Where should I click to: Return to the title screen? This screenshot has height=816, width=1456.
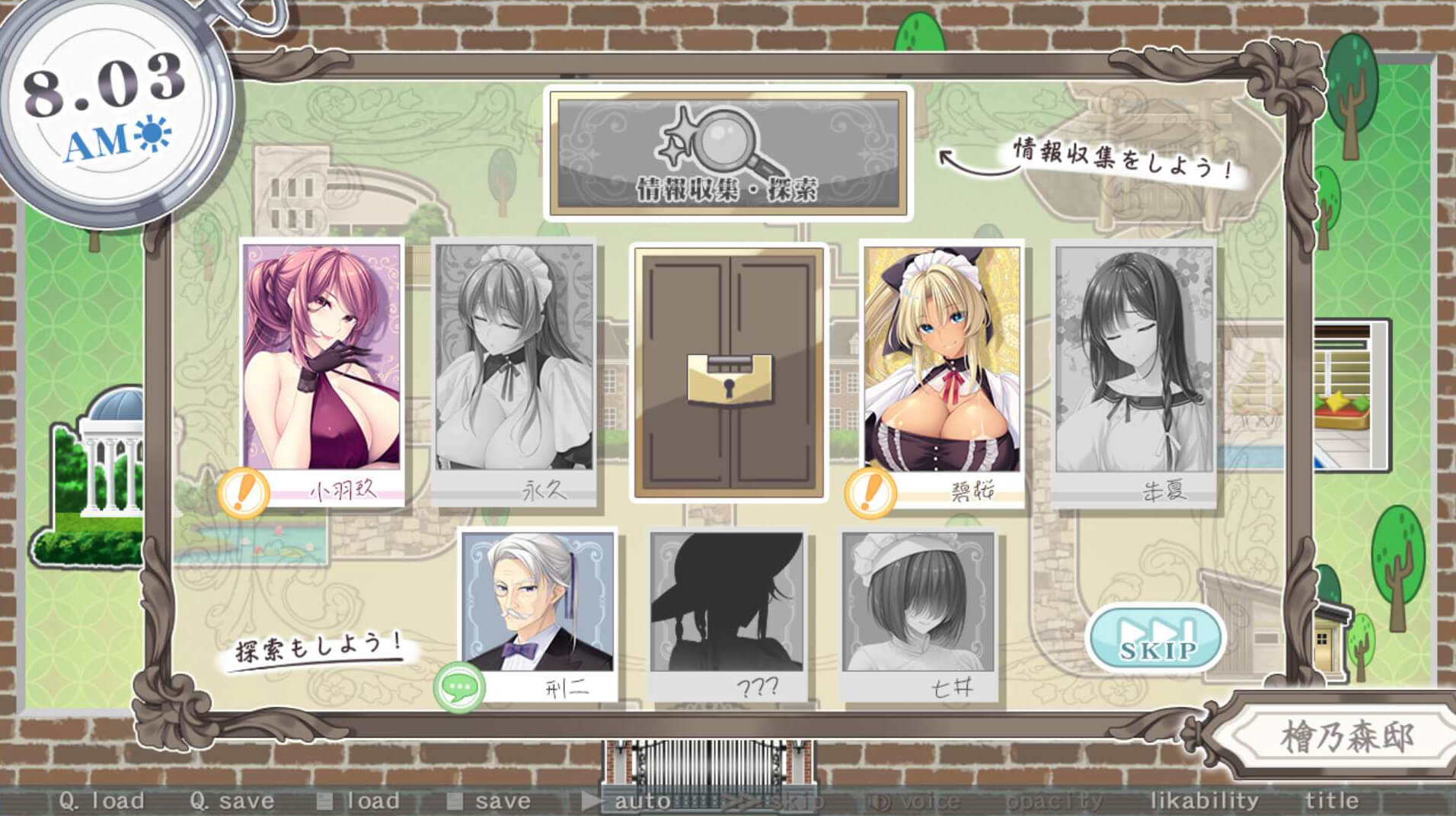(x=1331, y=801)
